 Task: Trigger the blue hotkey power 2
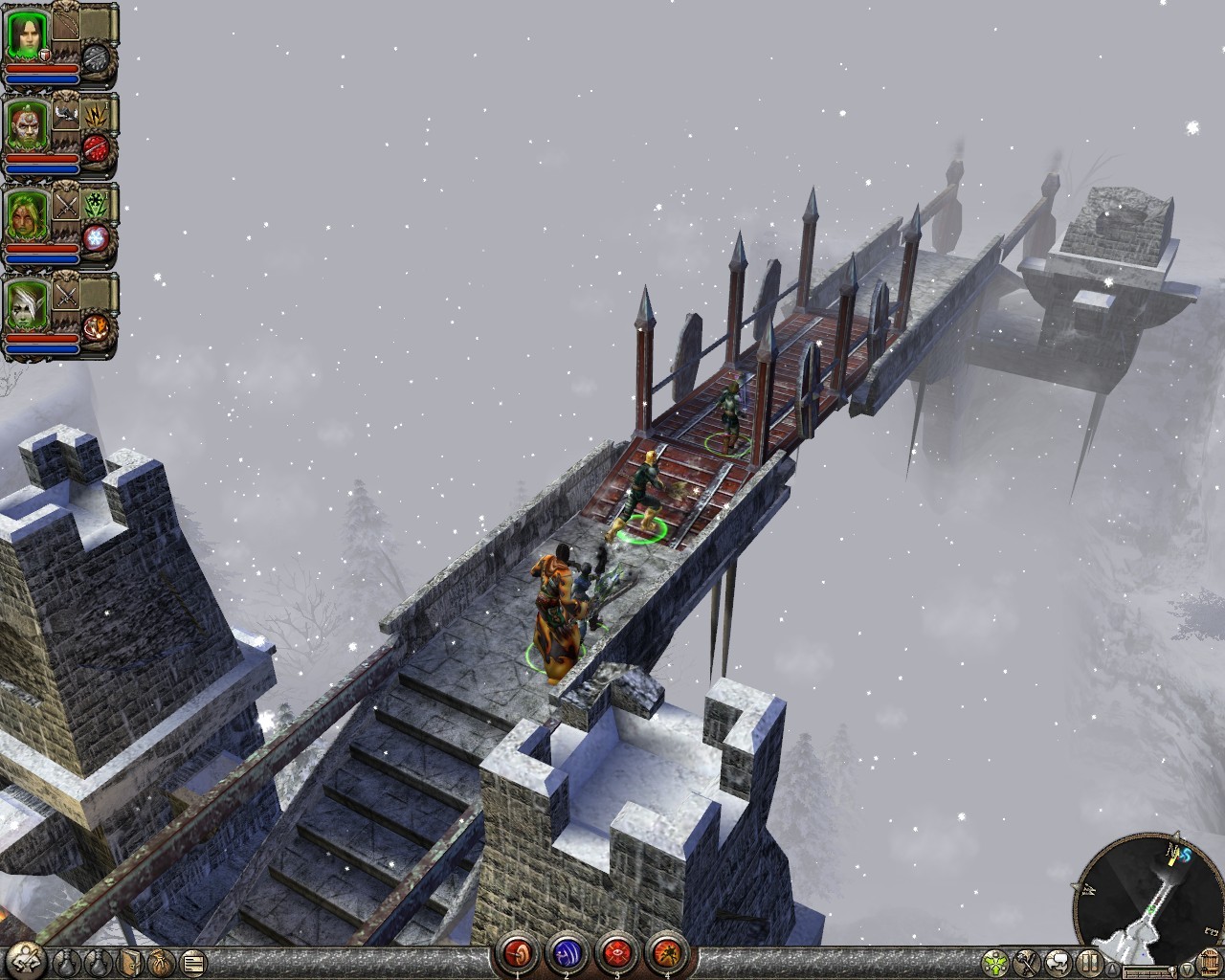click(566, 954)
